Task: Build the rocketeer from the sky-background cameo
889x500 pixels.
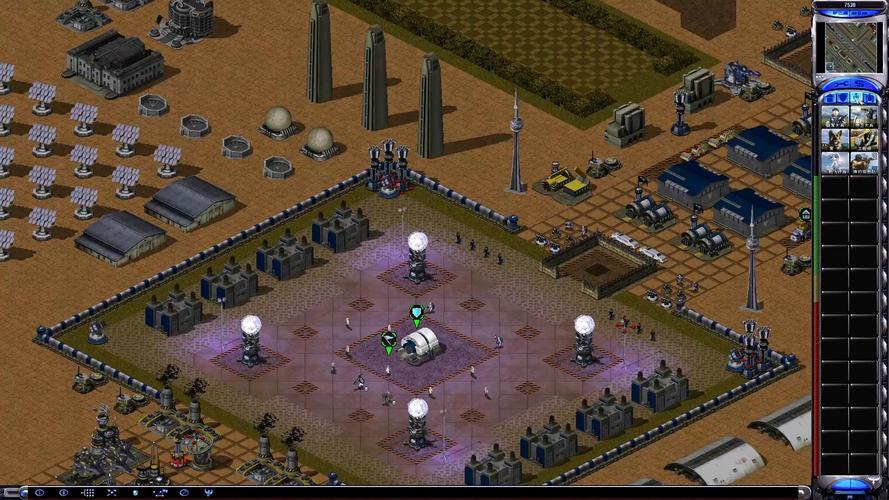Action: tap(835, 161)
